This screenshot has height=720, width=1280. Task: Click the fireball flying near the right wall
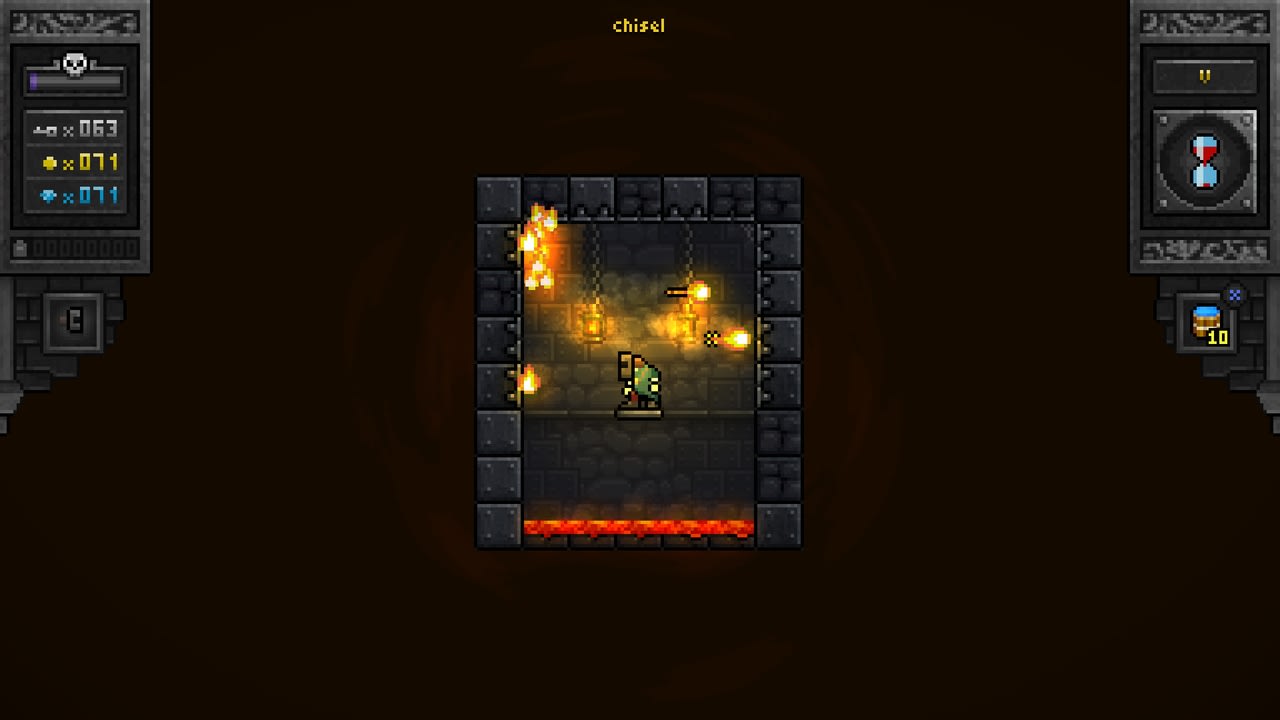coord(738,336)
